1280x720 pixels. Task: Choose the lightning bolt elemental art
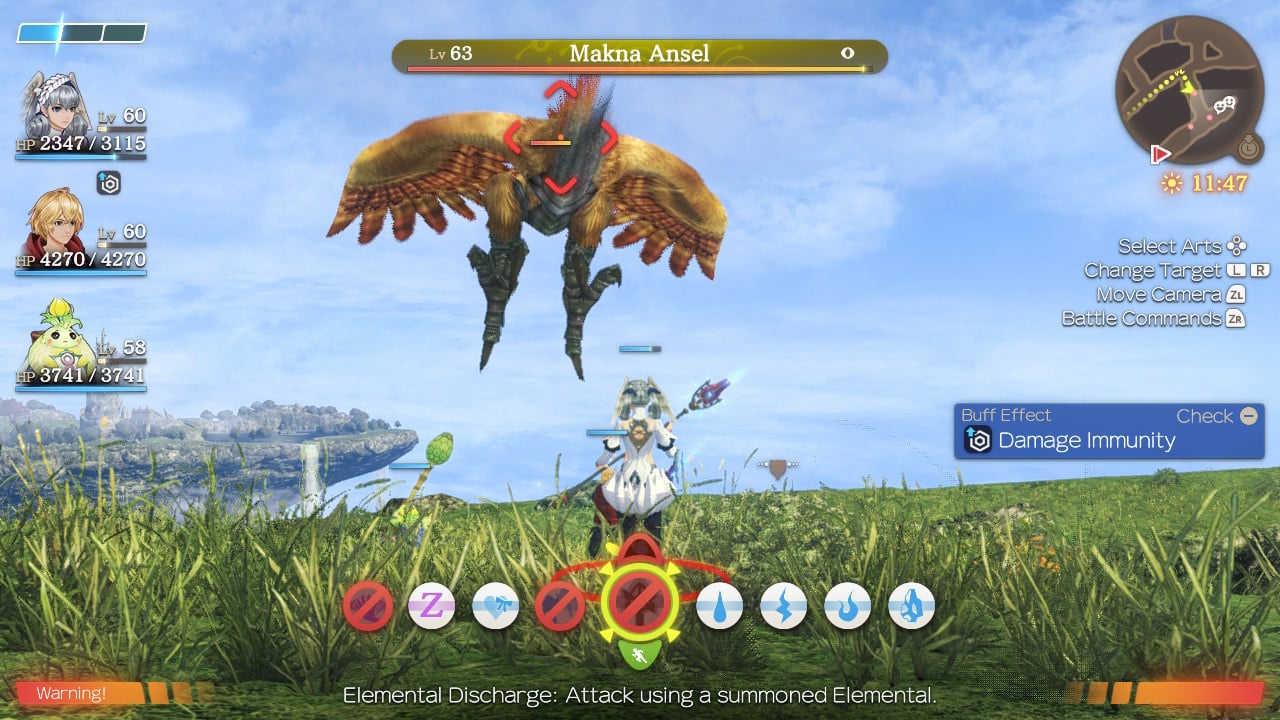point(783,606)
